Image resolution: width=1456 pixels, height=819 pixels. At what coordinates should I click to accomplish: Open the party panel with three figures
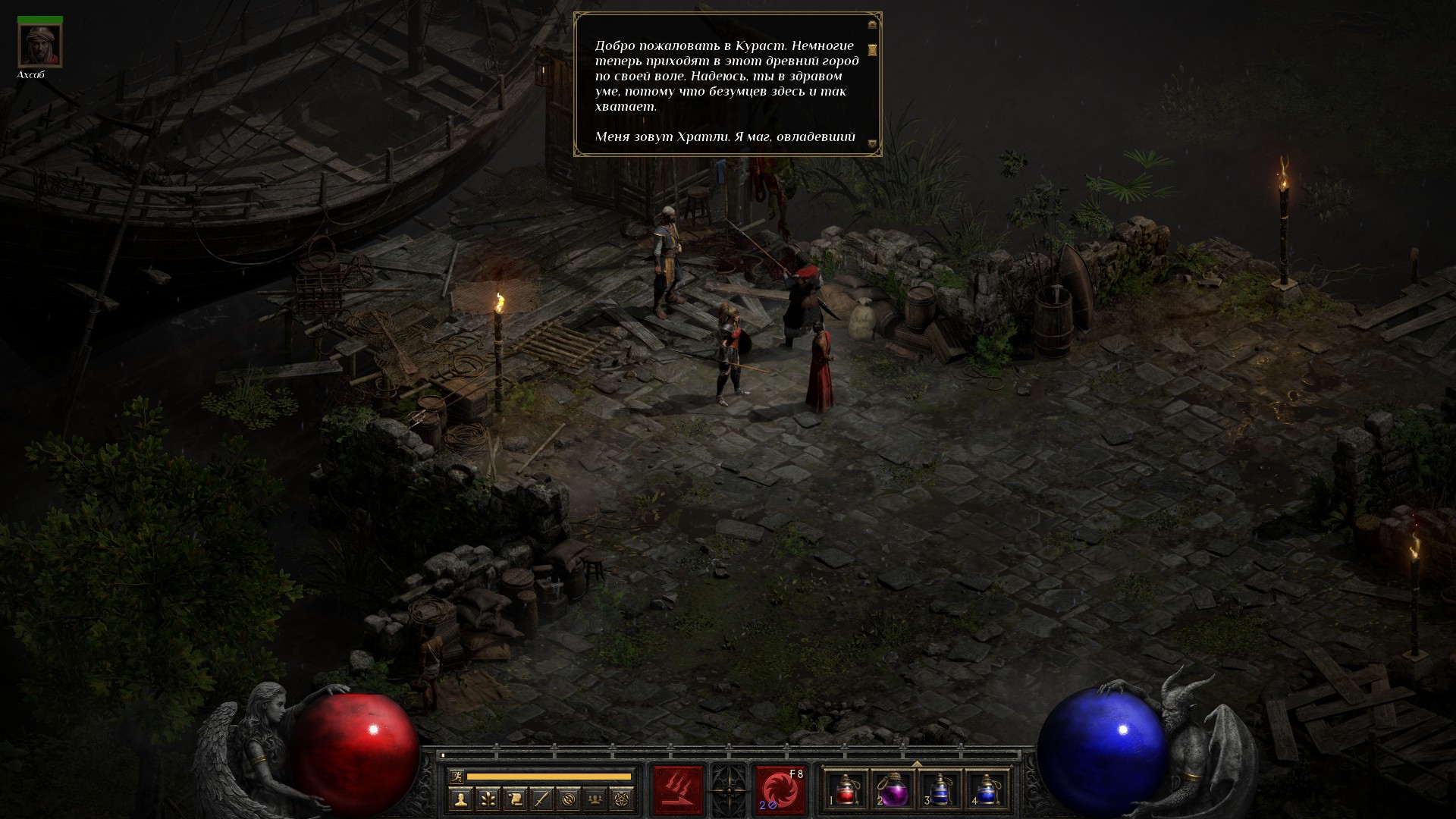pos(596,799)
